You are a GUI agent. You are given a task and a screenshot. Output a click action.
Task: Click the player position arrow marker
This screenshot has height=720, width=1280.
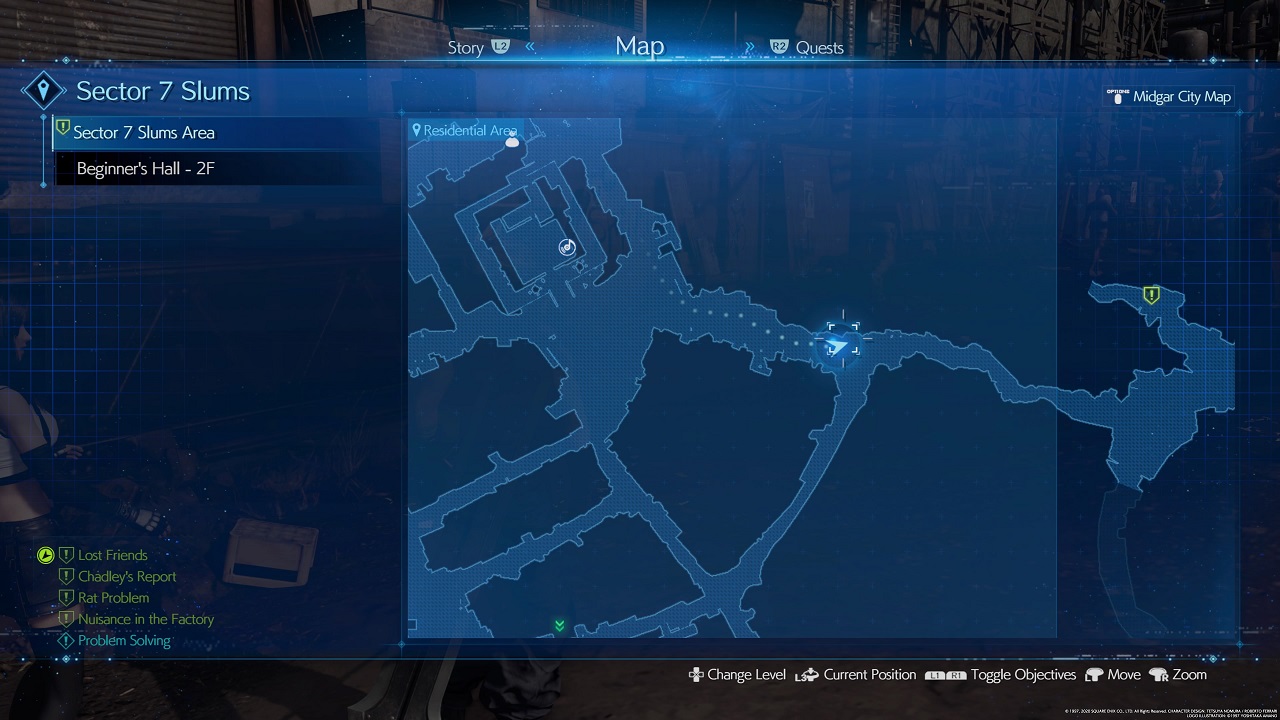pos(840,346)
